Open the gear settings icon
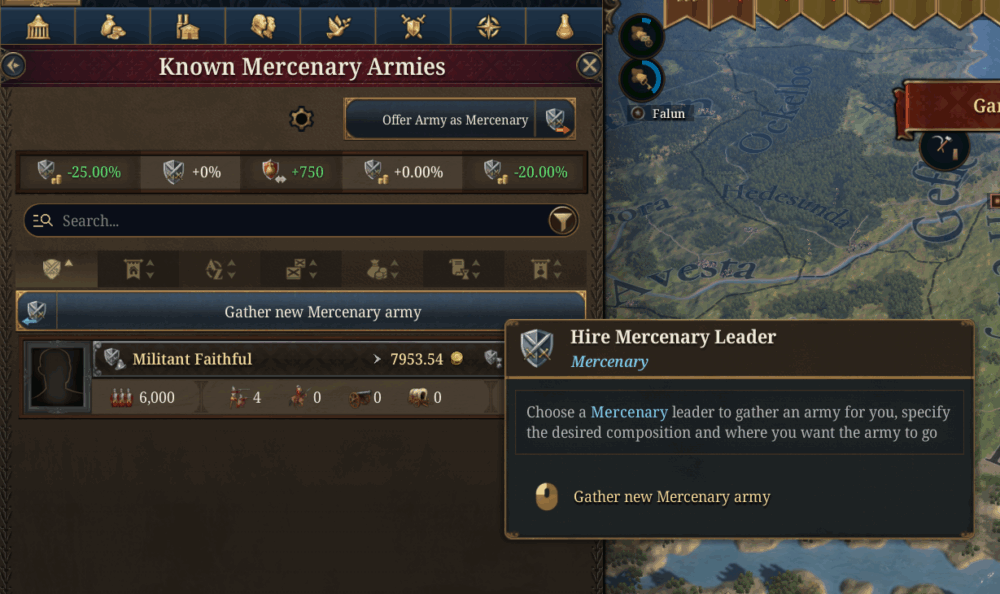 [301, 119]
